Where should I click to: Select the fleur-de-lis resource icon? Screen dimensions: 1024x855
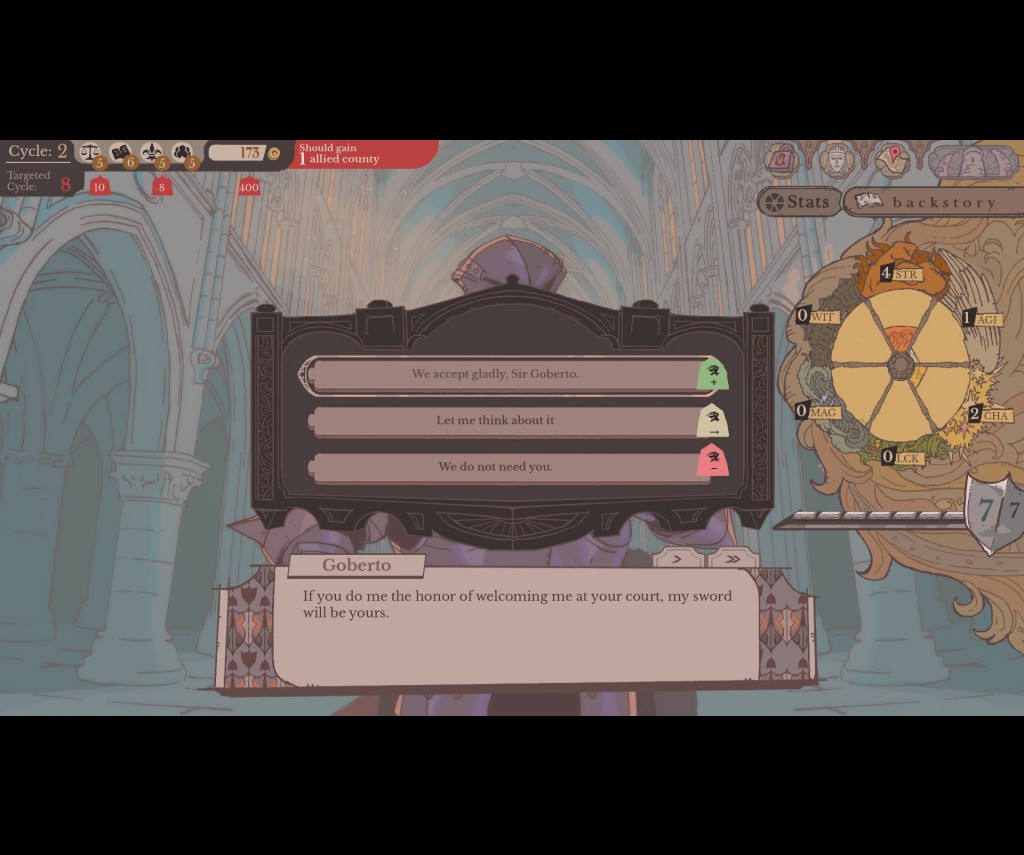click(151, 153)
